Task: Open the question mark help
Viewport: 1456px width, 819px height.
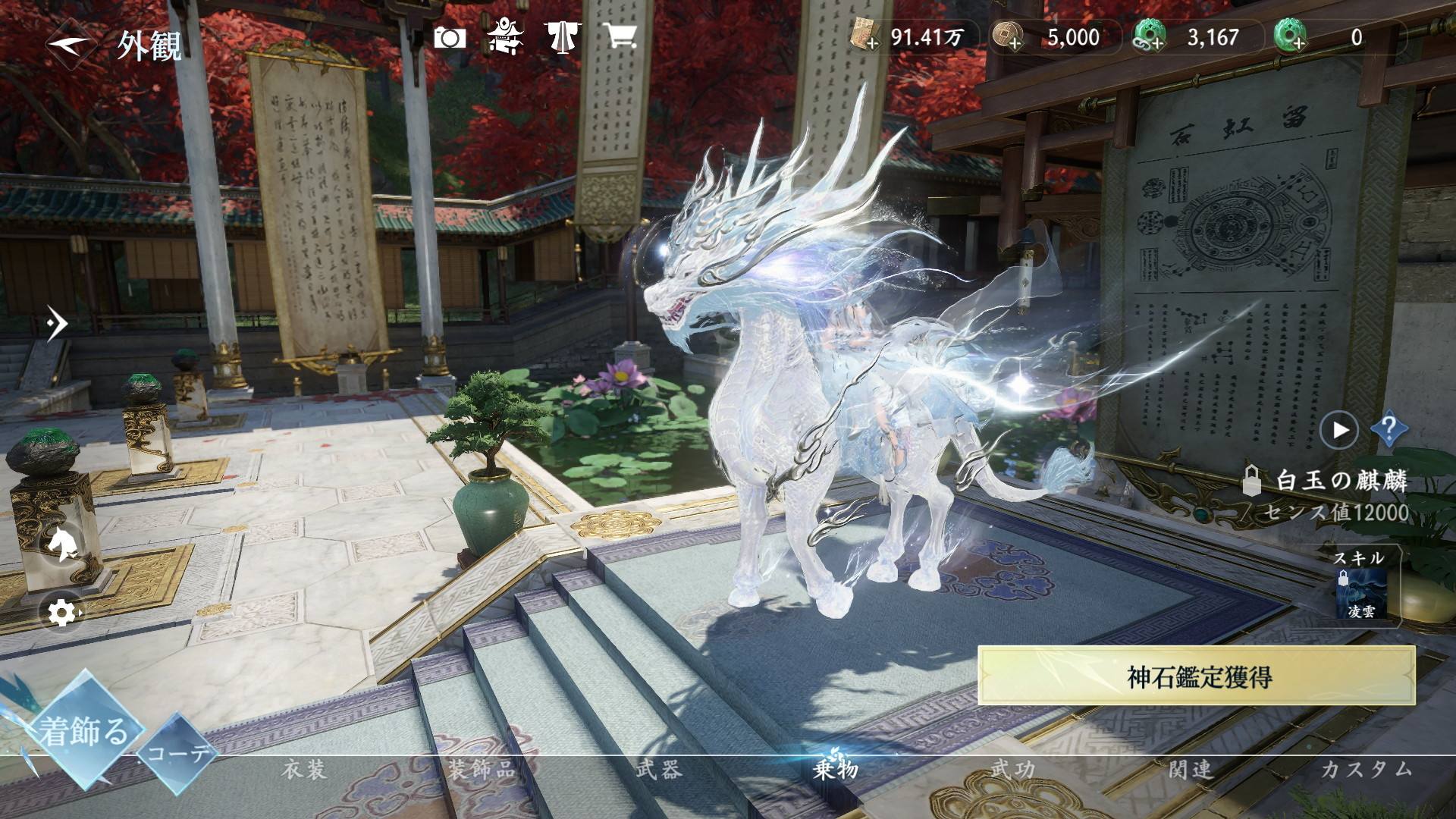Action: click(1389, 430)
